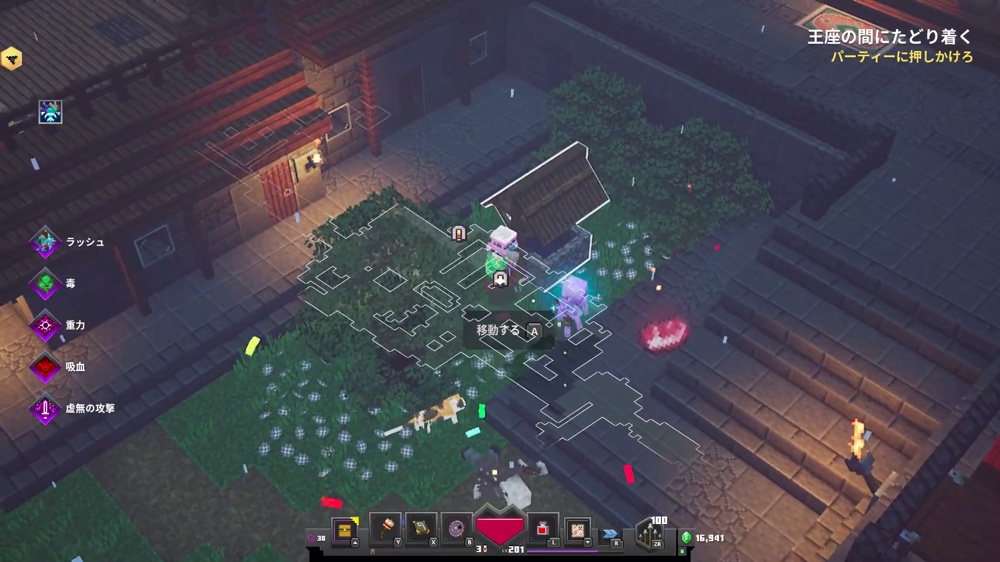Open the 王座の間にたどり着く objective tracker

(x=888, y=37)
